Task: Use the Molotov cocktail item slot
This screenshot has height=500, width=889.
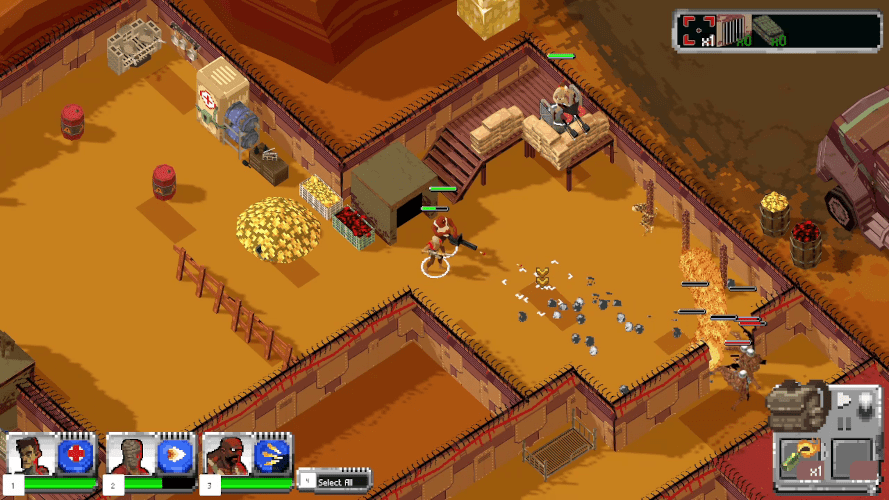Action: point(801,455)
